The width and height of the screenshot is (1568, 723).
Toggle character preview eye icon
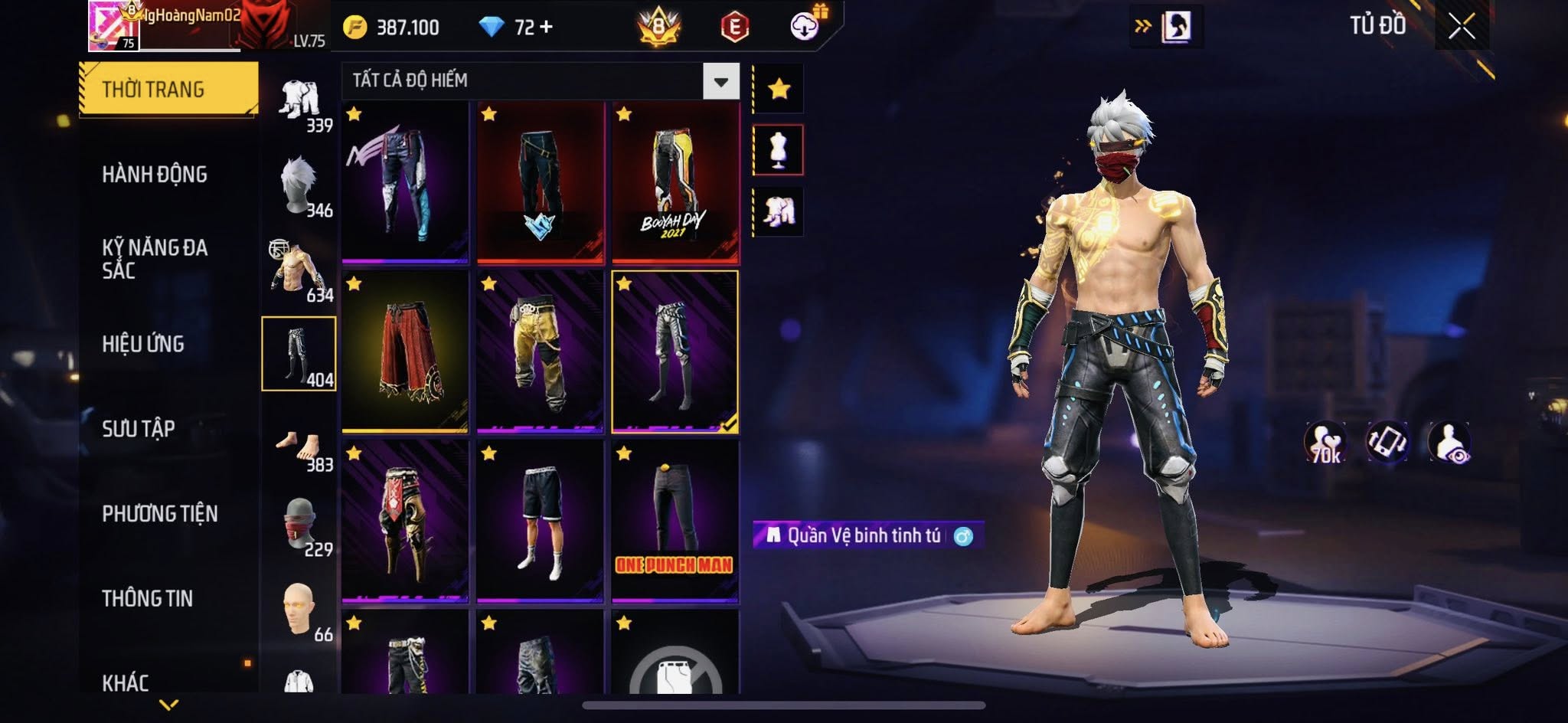[1449, 443]
